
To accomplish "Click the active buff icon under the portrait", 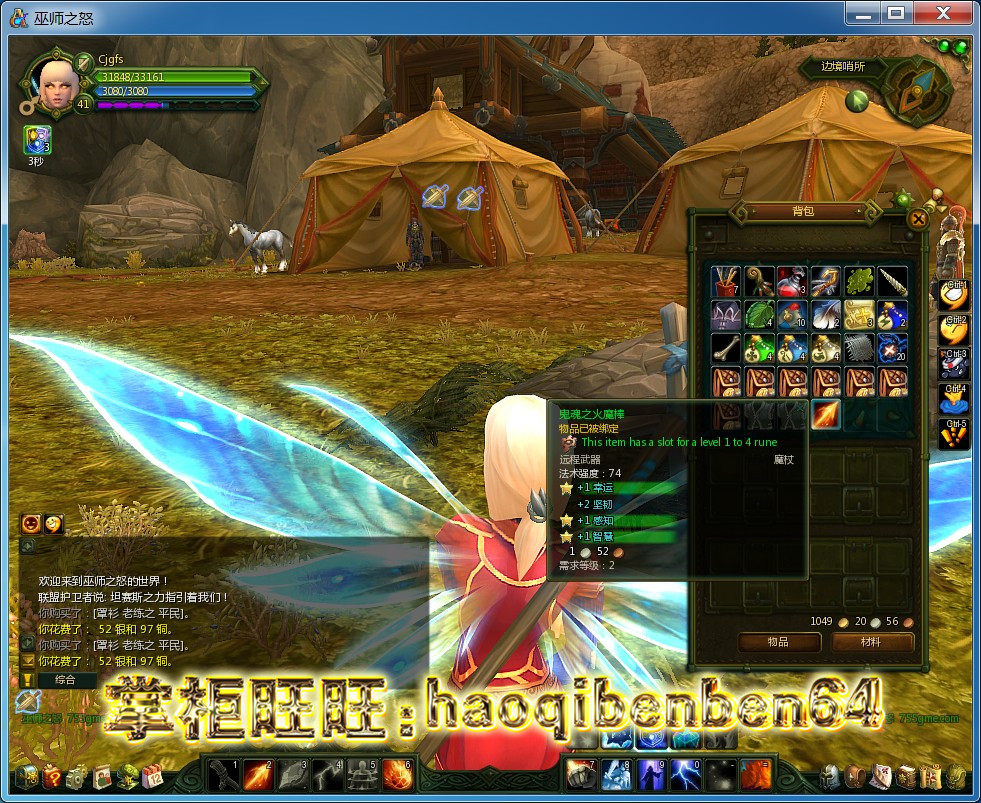I will pyautogui.click(x=36, y=140).
